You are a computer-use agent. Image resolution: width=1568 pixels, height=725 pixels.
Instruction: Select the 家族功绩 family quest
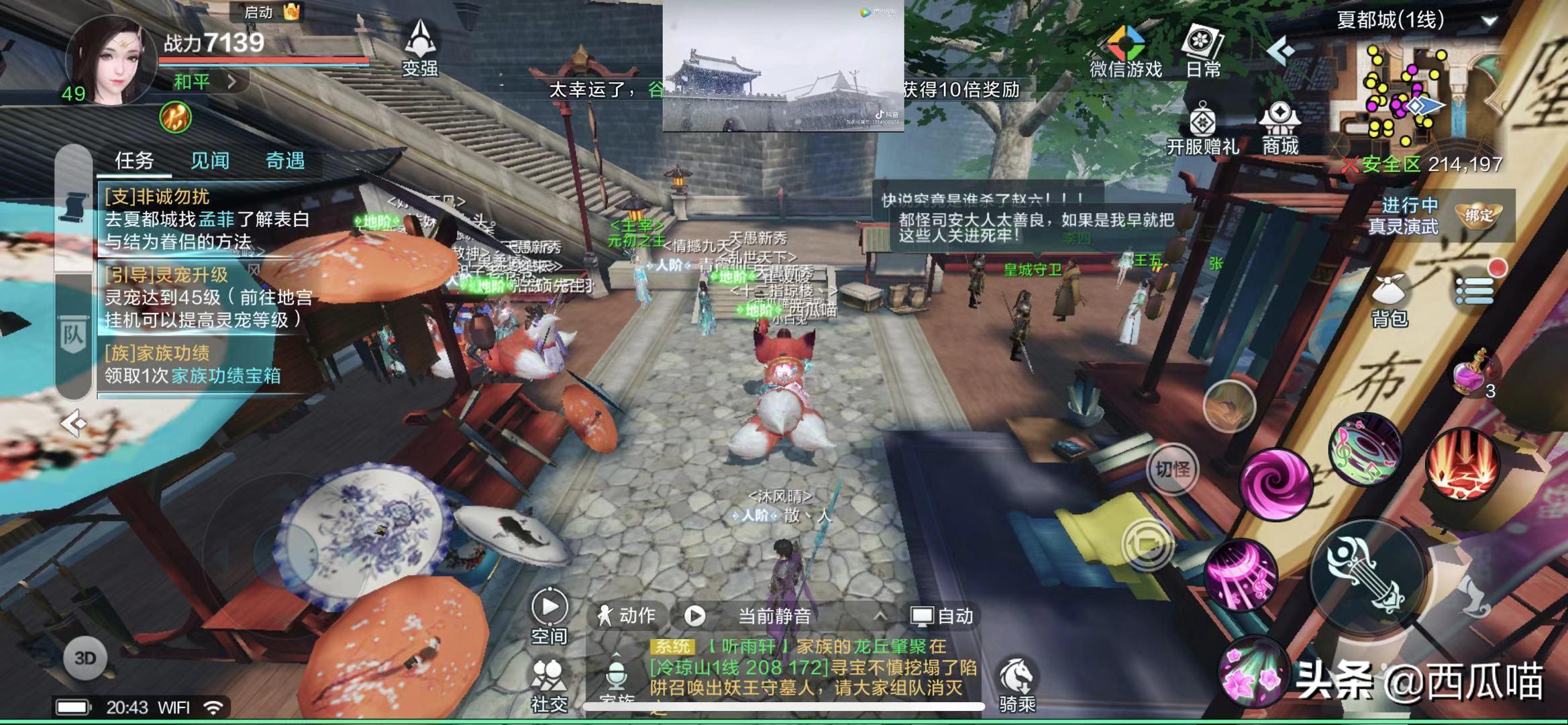(x=193, y=365)
